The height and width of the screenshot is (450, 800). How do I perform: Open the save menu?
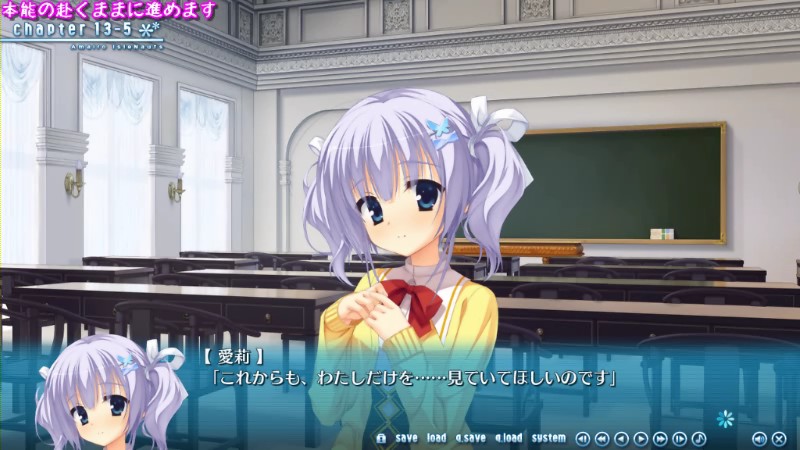pos(406,438)
